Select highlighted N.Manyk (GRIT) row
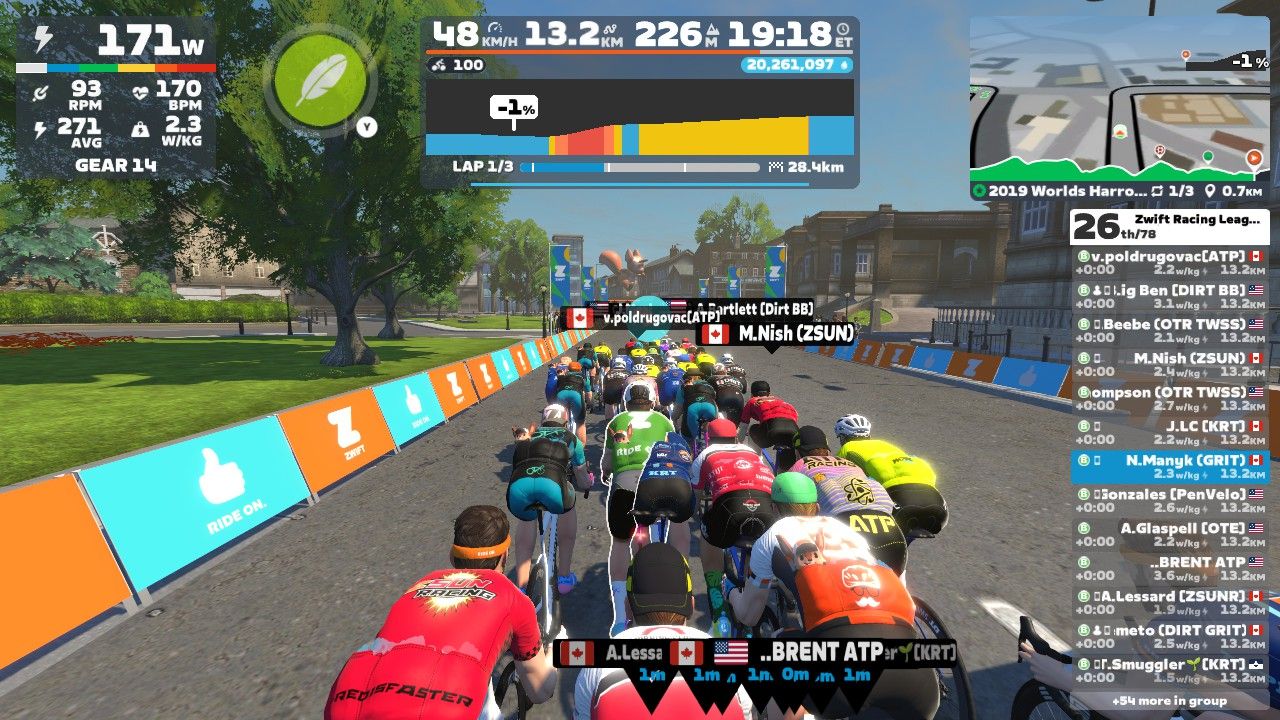1280x720 pixels. [x=1168, y=466]
